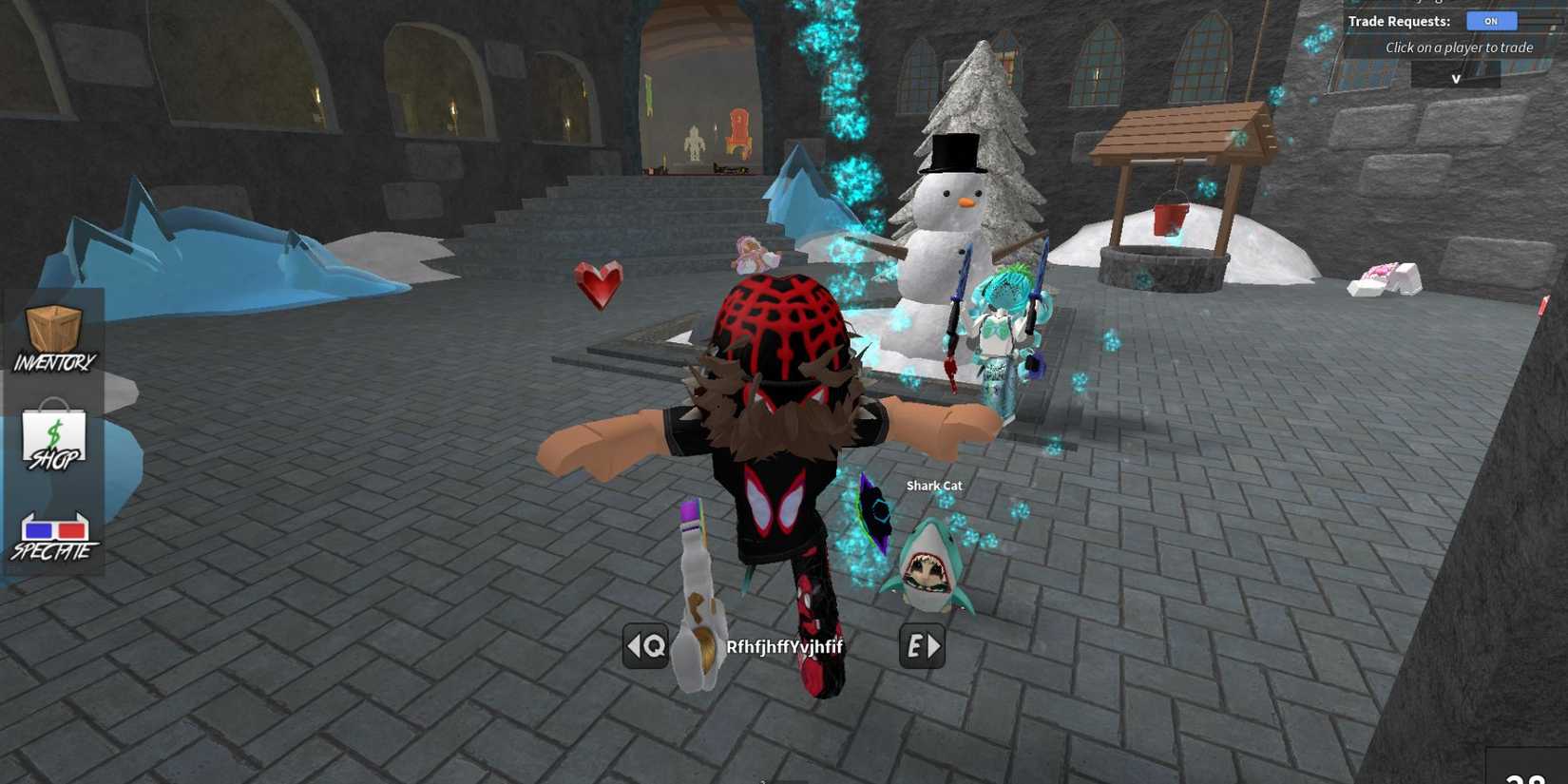This screenshot has width=1568, height=784.
Task: Collapse the trade panel using the v chevron
Action: coord(1455,78)
